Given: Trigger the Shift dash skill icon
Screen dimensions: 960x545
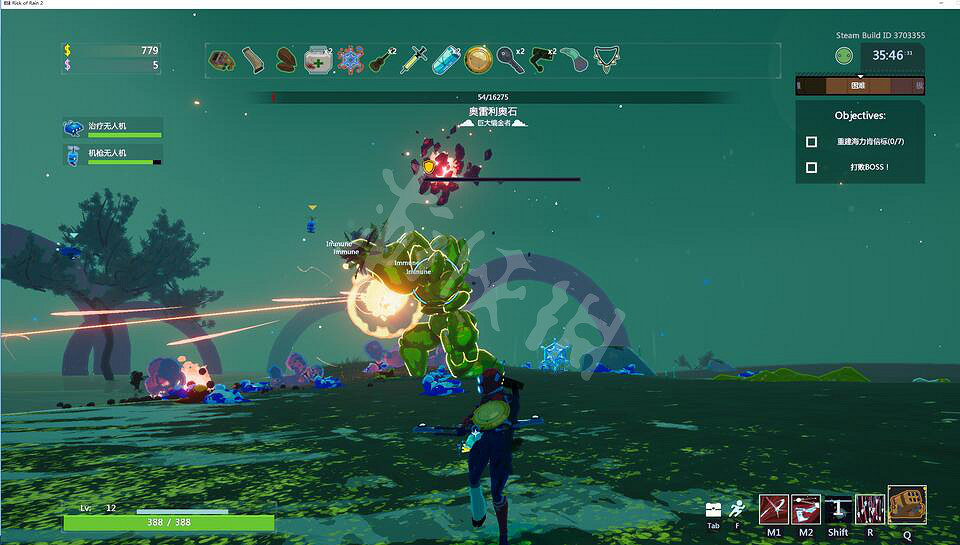Looking at the screenshot, I should pyautogui.click(x=838, y=509).
